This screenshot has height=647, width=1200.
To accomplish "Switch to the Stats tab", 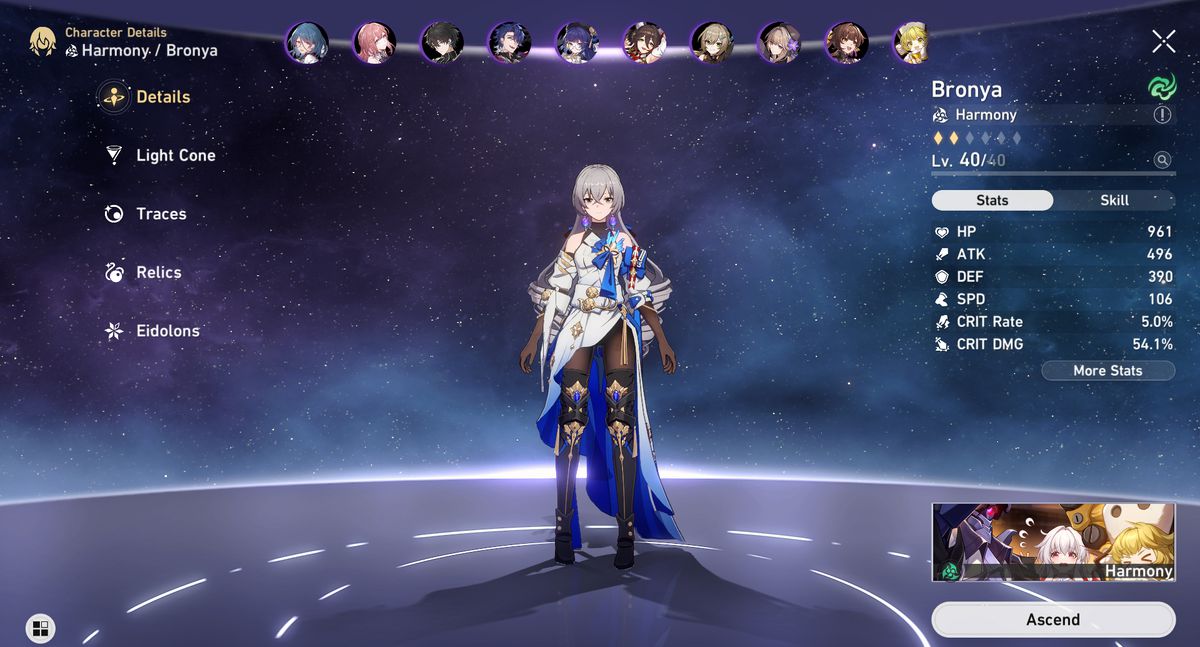I will pyautogui.click(x=992, y=200).
